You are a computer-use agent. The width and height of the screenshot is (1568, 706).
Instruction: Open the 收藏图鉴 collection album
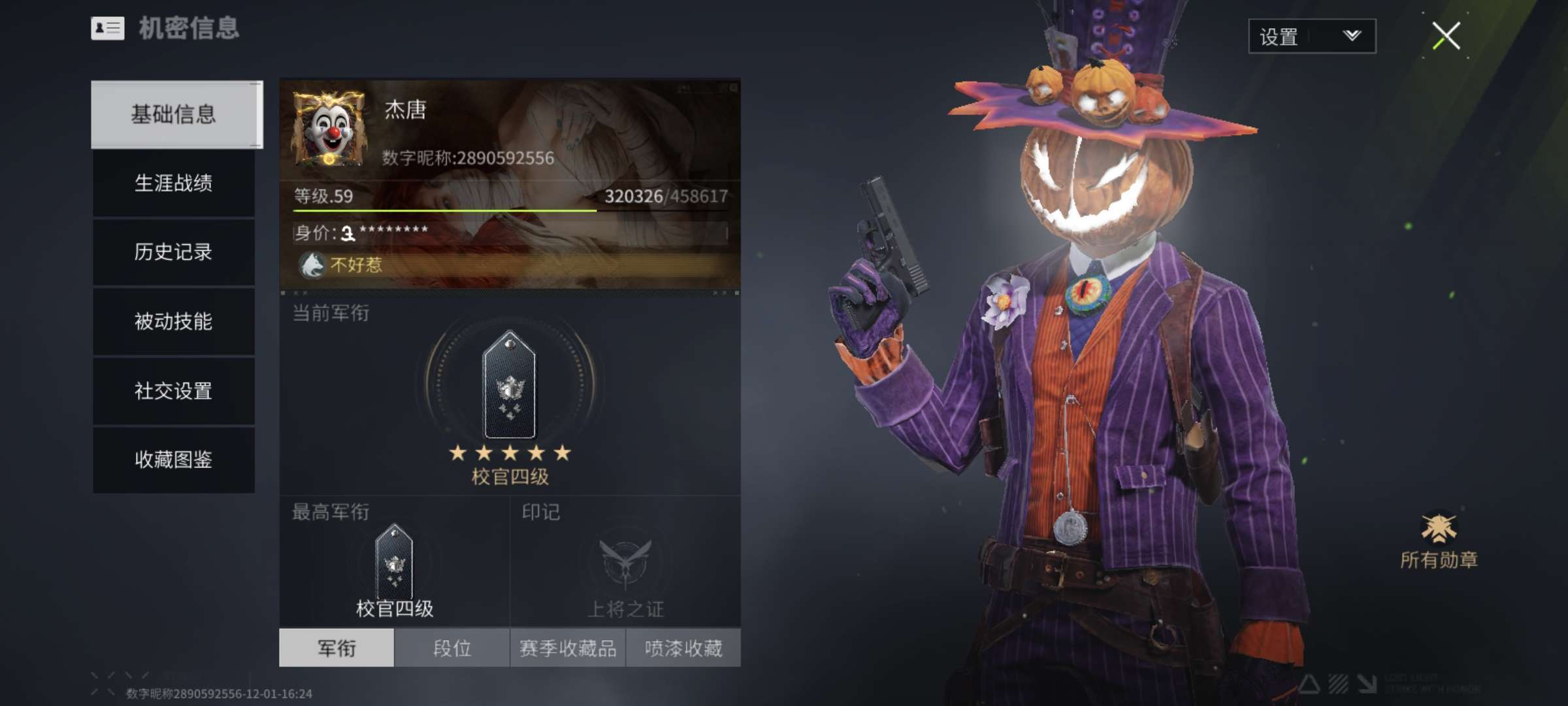tap(174, 460)
